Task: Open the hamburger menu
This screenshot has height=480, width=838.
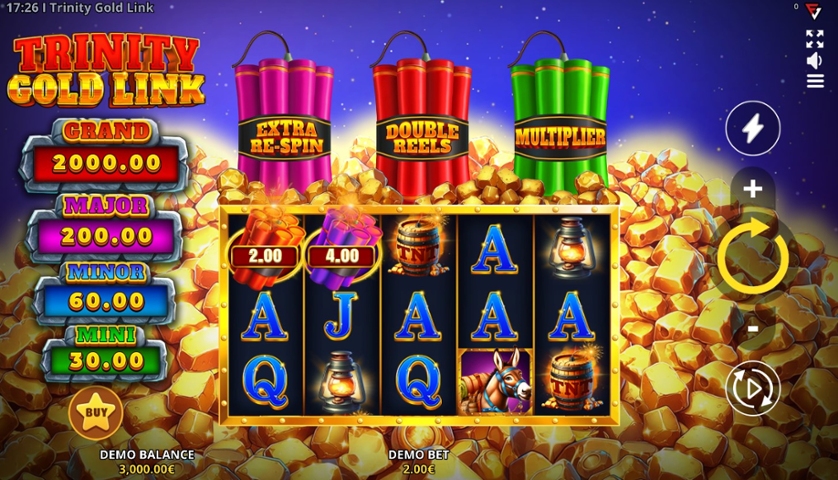Action: coord(815,81)
